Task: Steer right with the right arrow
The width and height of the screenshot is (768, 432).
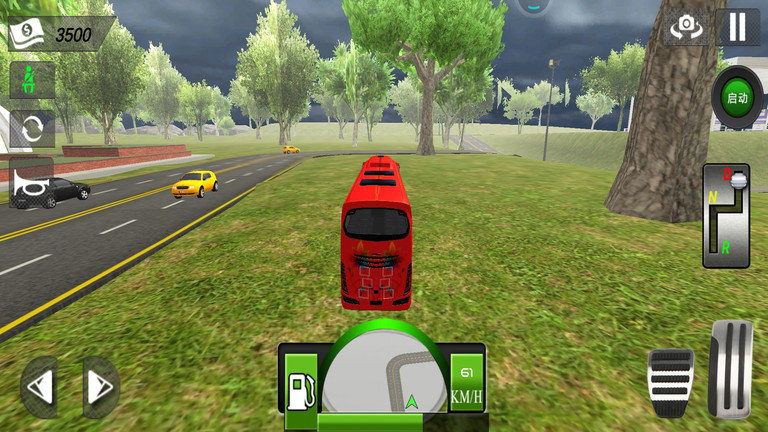Action: tap(100, 387)
